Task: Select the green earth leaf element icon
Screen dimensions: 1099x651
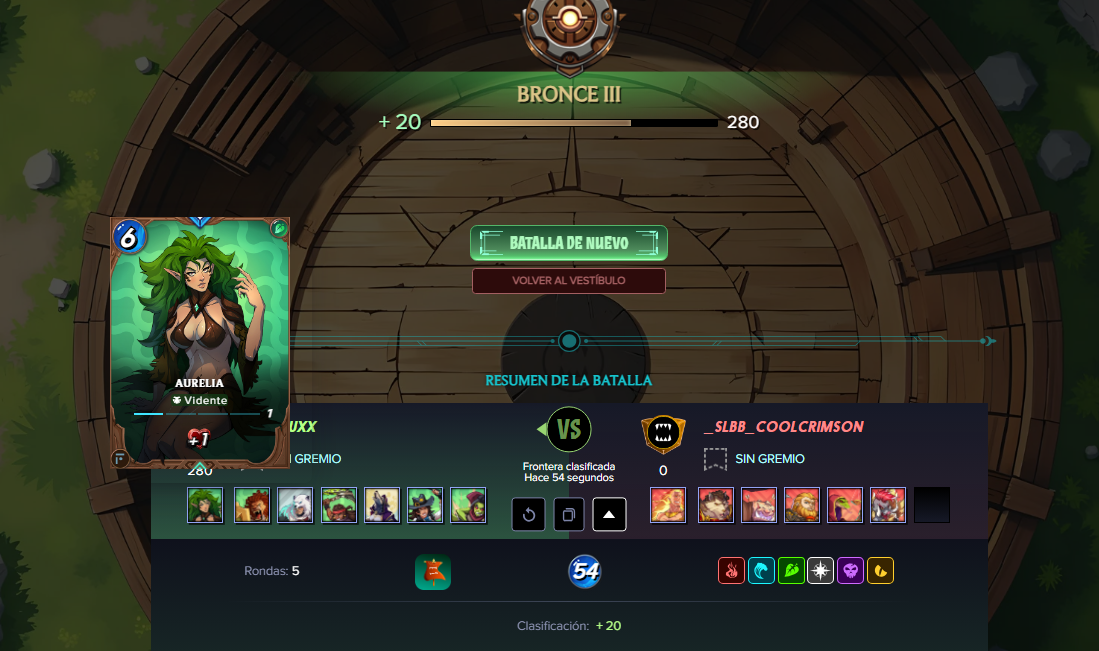Action: click(x=791, y=571)
